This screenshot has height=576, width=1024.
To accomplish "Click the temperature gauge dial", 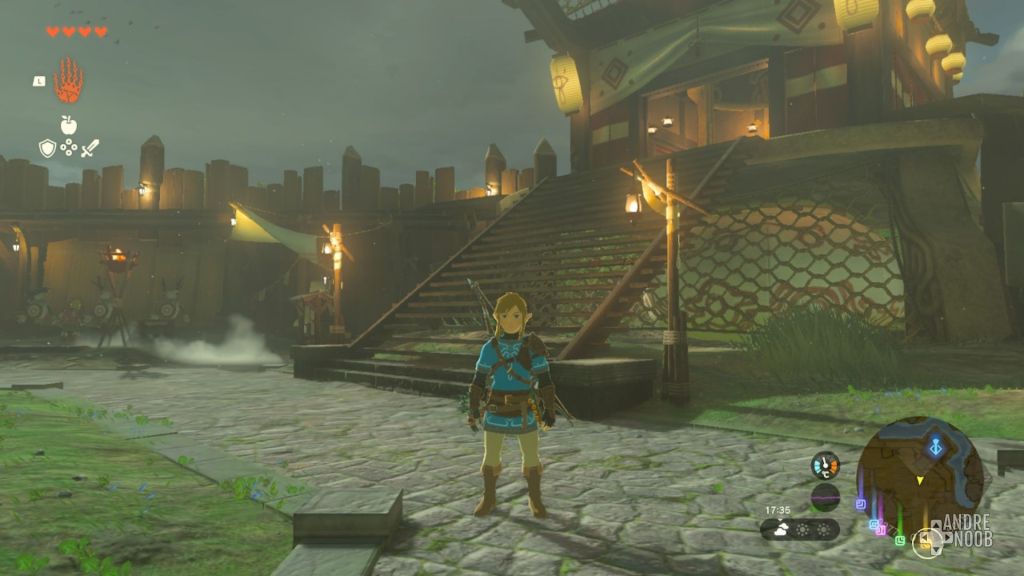I will point(825,465).
